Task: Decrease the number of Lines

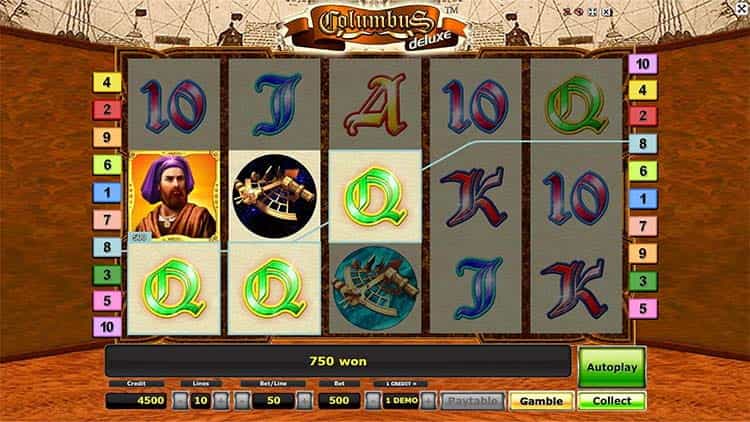Action: coord(179,401)
